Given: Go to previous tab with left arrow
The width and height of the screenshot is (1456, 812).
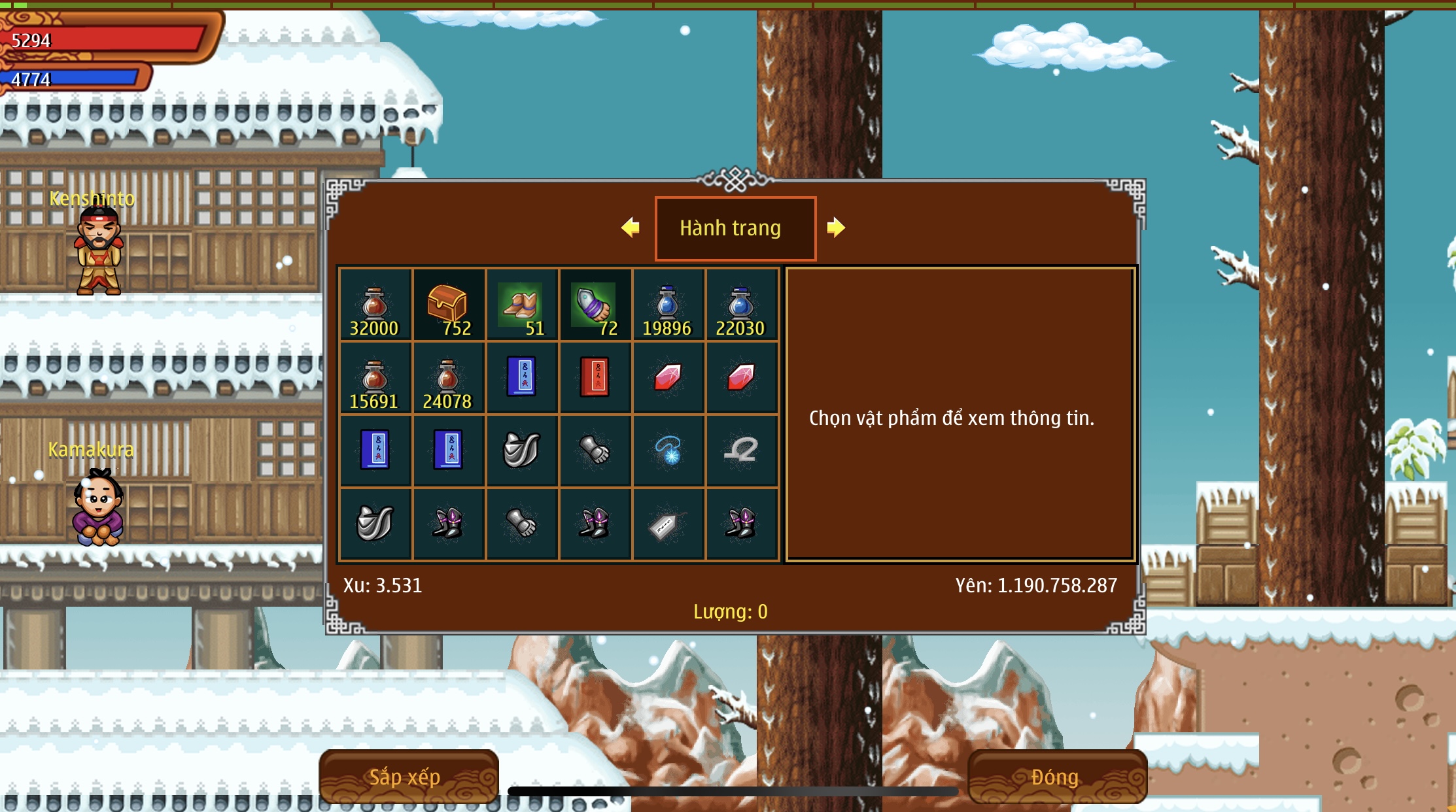Looking at the screenshot, I should pos(631,228).
